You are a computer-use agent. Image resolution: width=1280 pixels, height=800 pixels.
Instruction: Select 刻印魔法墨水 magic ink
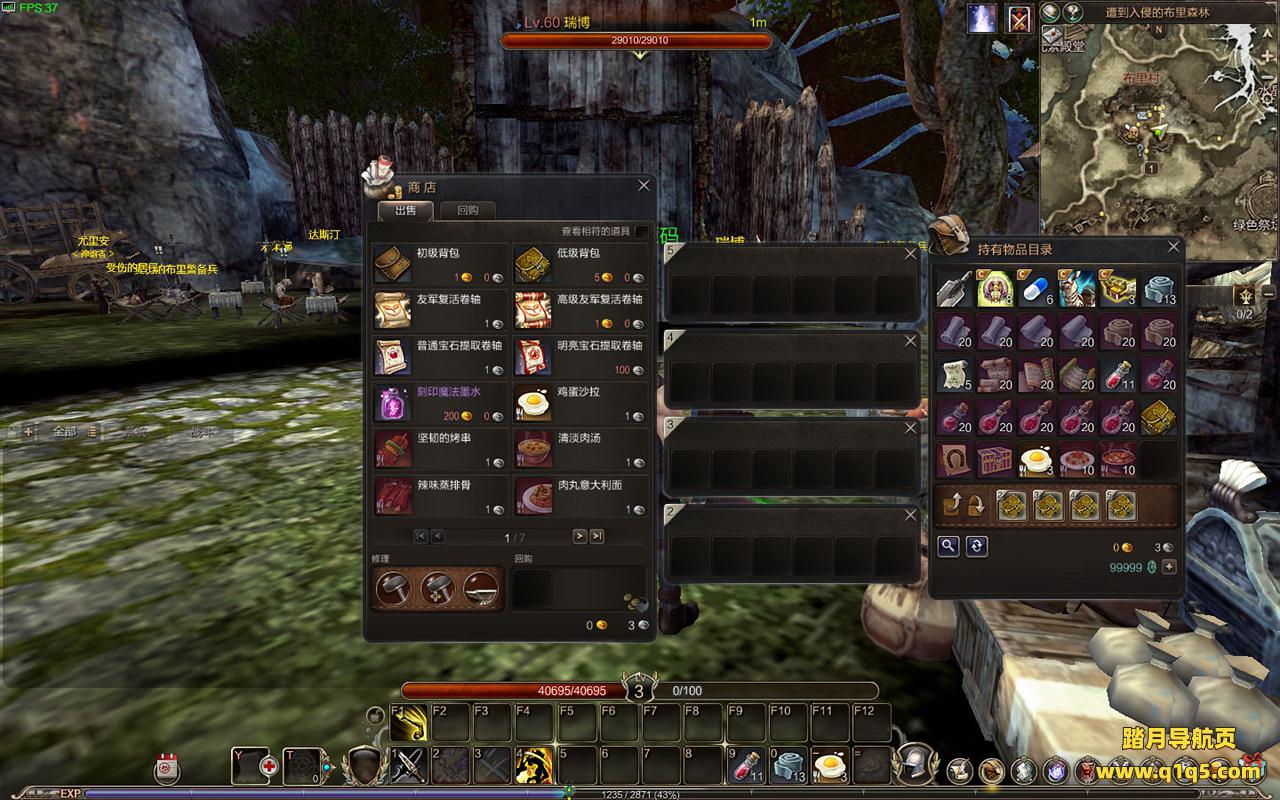tap(392, 403)
